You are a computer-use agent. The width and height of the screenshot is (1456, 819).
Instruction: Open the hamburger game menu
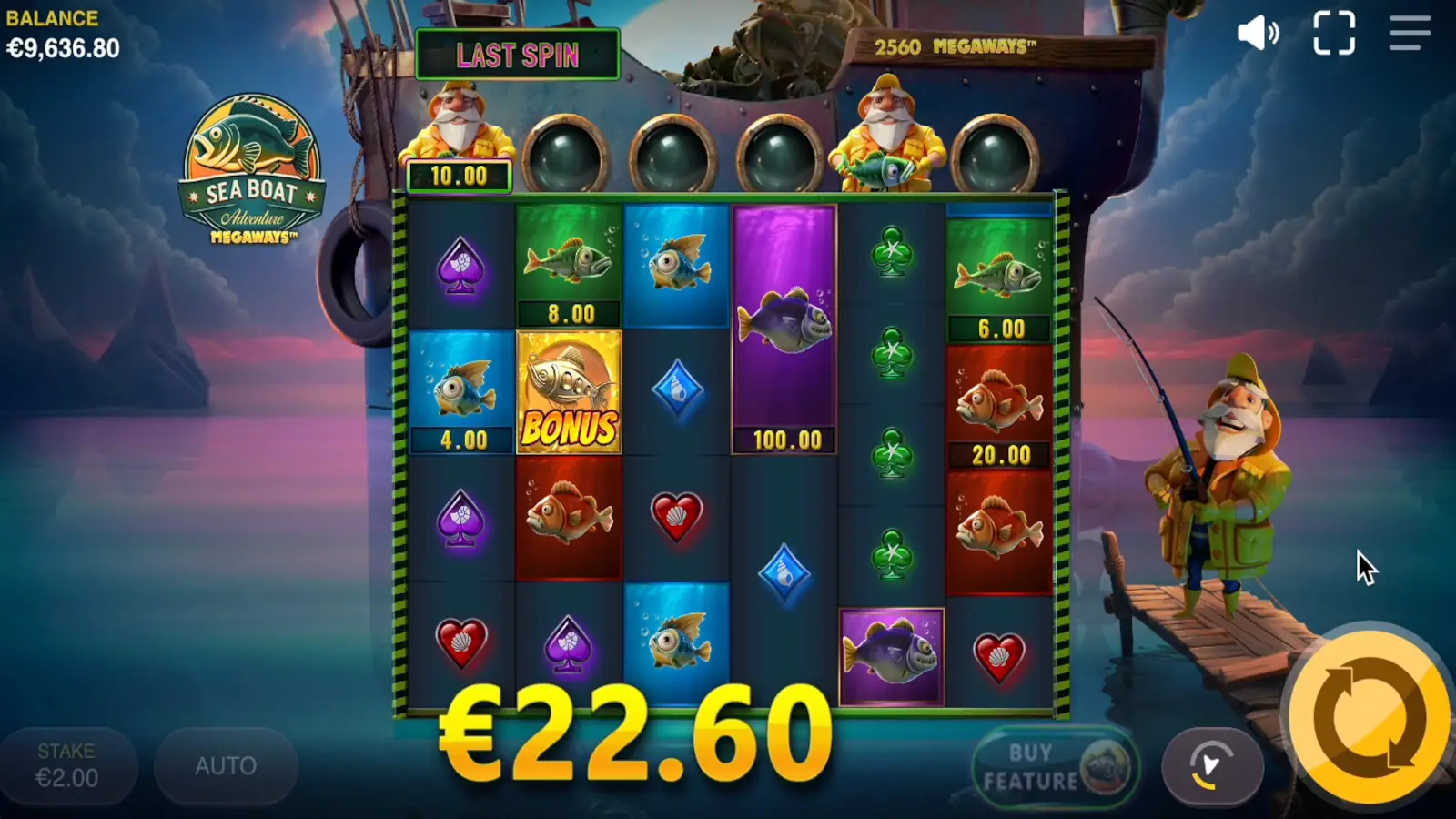tap(1408, 34)
